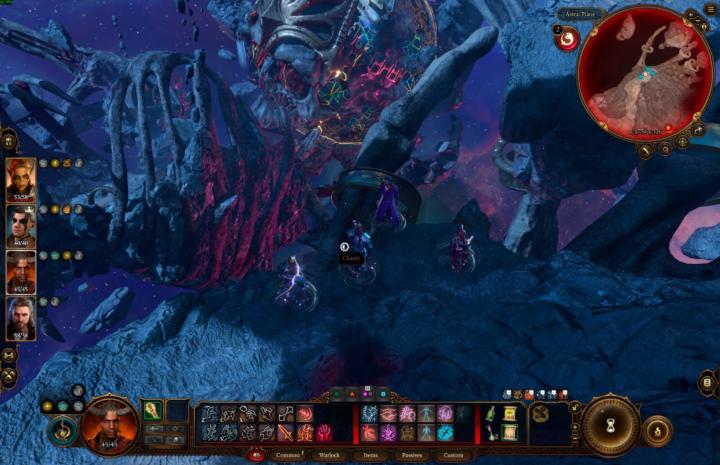Use the green potion bottle item
The image size is (720, 465).
(x=492, y=414)
